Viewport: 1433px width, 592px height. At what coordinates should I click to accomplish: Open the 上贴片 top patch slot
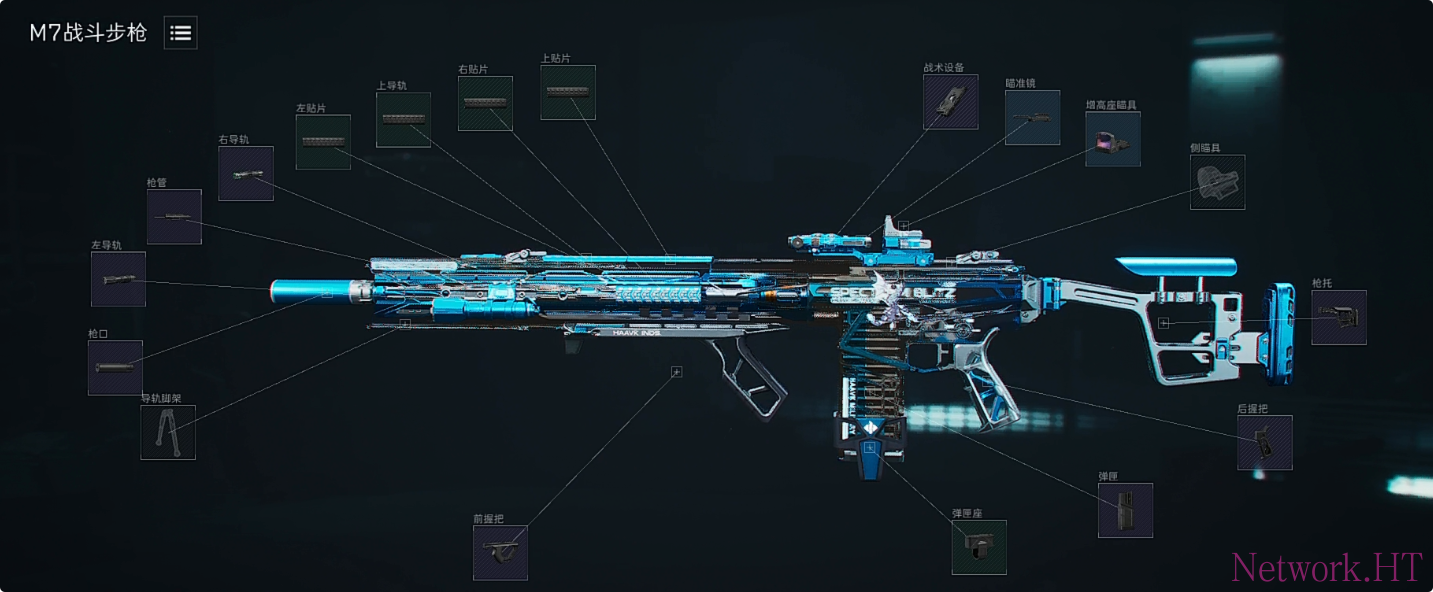pyautogui.click(x=568, y=93)
